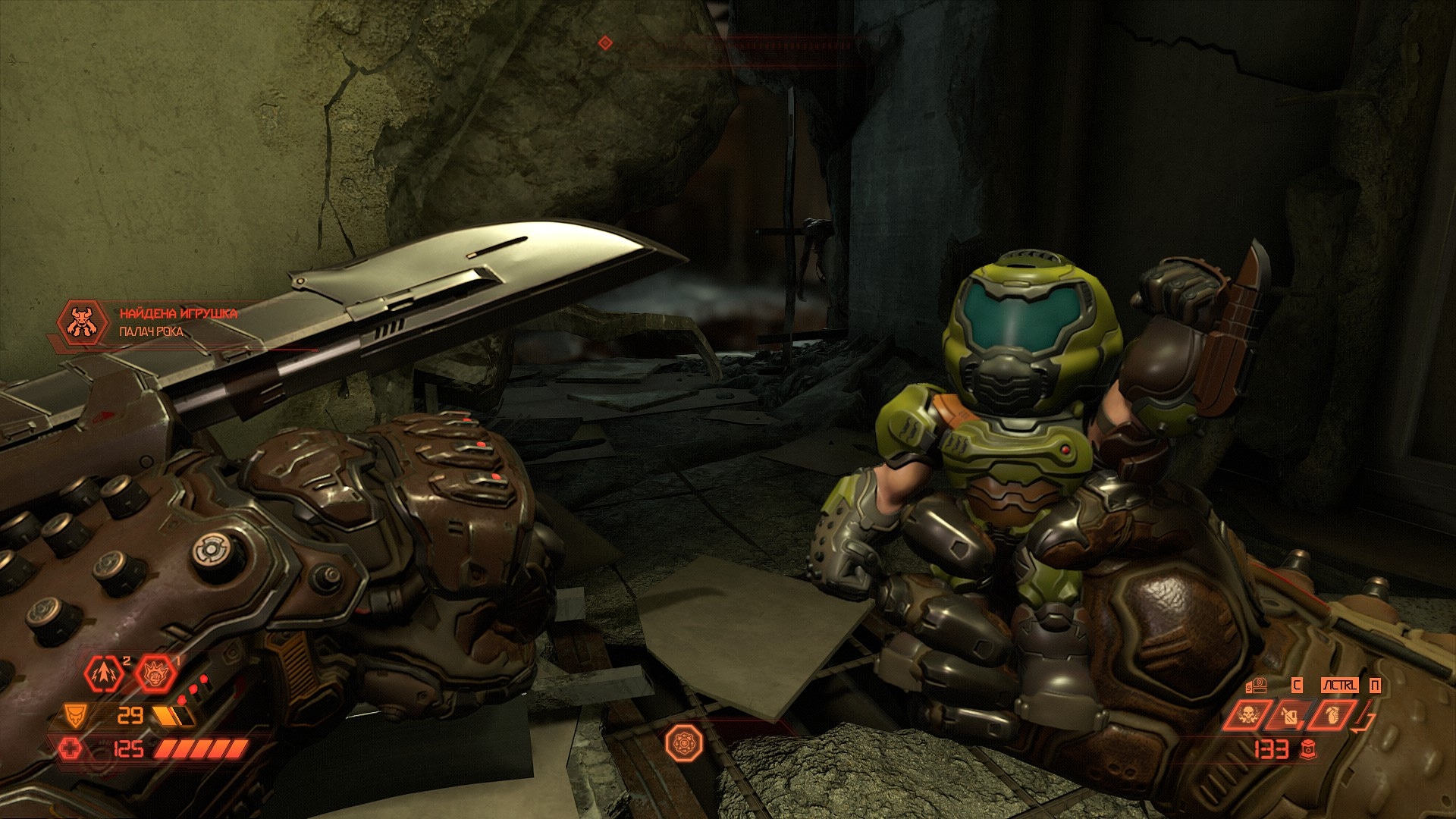Select the dash arrow ability icon
This screenshot has width=1456, height=819.
(104, 673)
